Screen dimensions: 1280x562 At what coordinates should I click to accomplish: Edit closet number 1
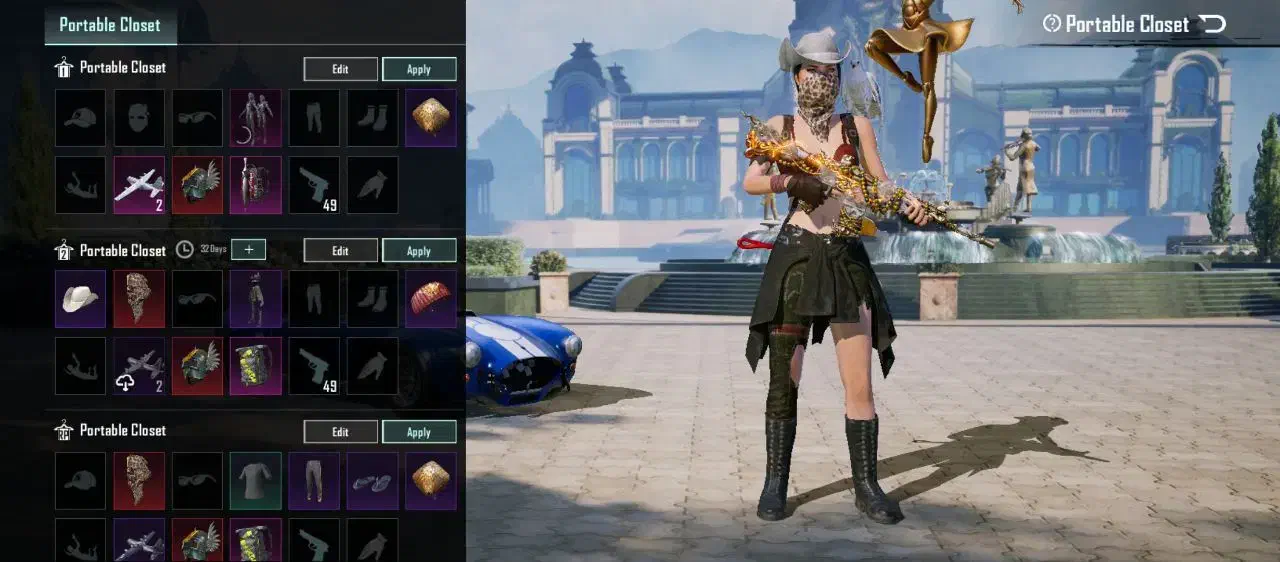click(x=340, y=69)
